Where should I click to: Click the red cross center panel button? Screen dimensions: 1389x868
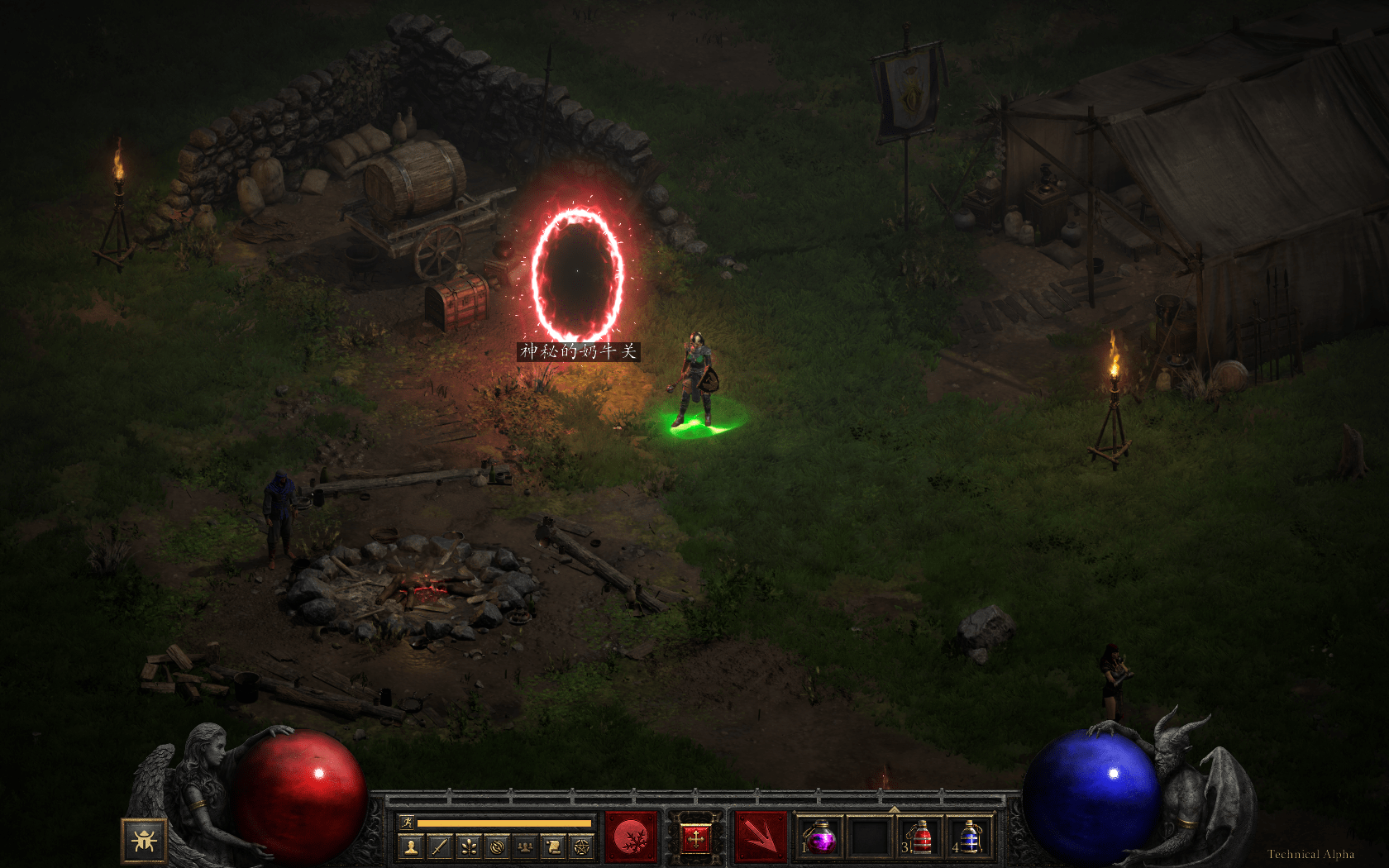point(695,839)
